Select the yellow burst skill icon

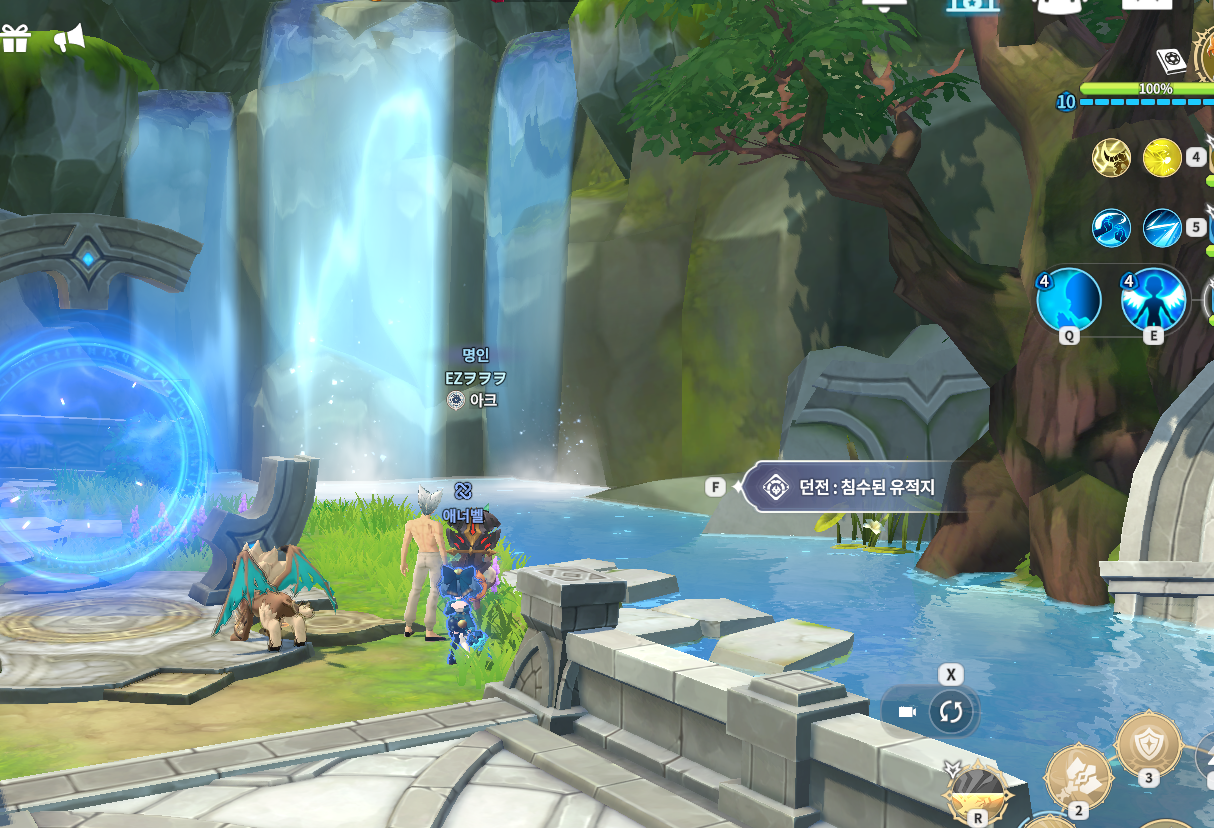pyautogui.click(x=1162, y=157)
